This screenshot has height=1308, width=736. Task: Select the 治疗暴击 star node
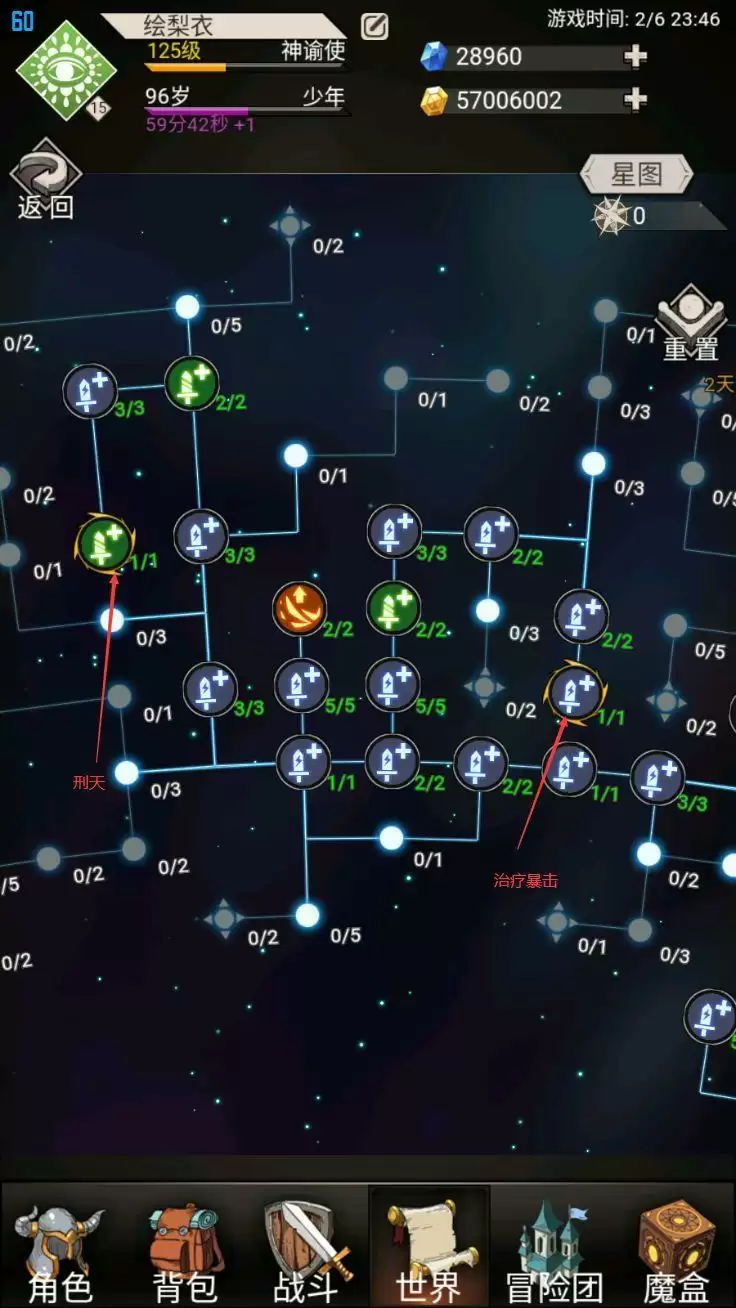(x=574, y=691)
